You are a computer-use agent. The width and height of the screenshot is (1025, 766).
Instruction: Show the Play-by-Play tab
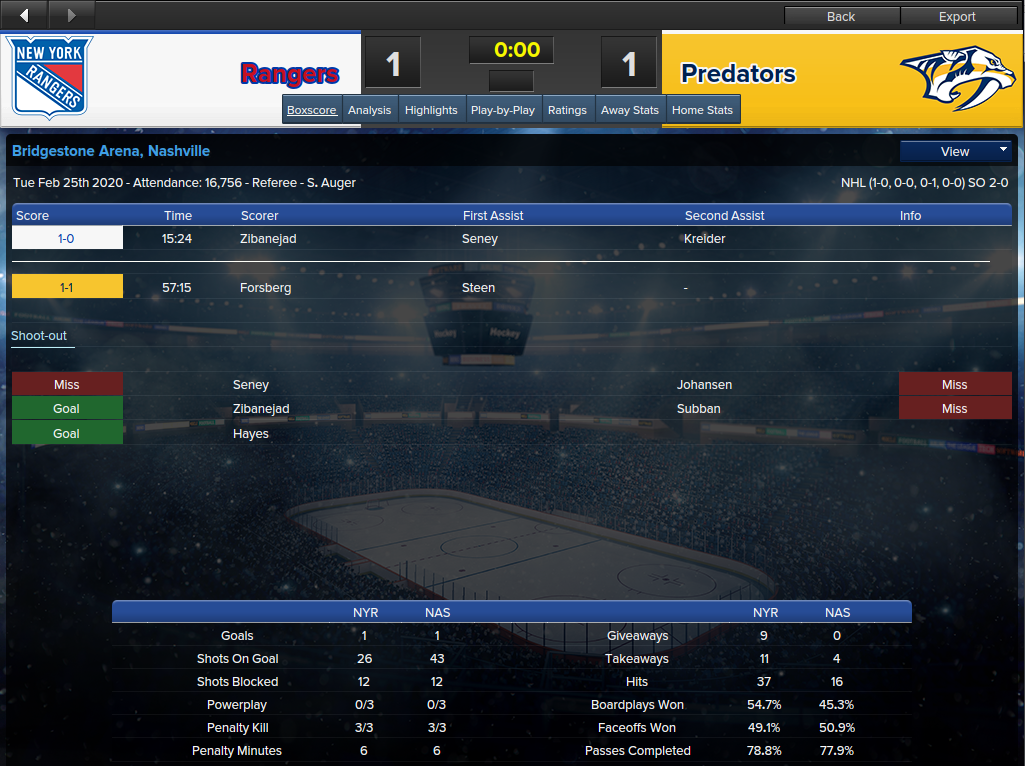pyautogui.click(x=502, y=110)
